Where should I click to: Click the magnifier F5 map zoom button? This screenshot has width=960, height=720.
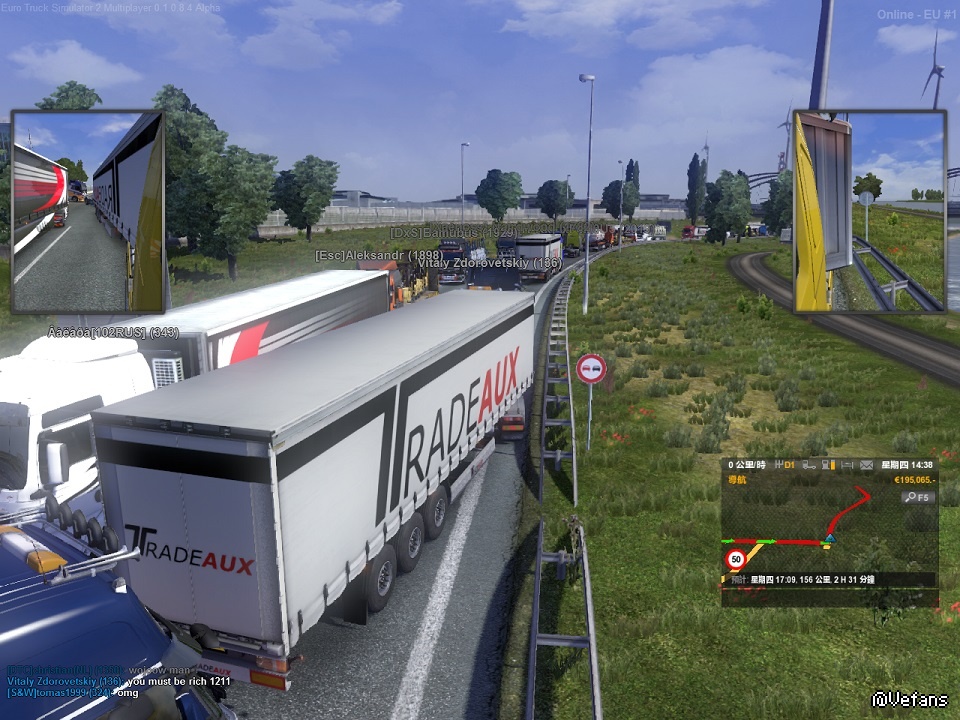pyautogui.click(x=916, y=497)
